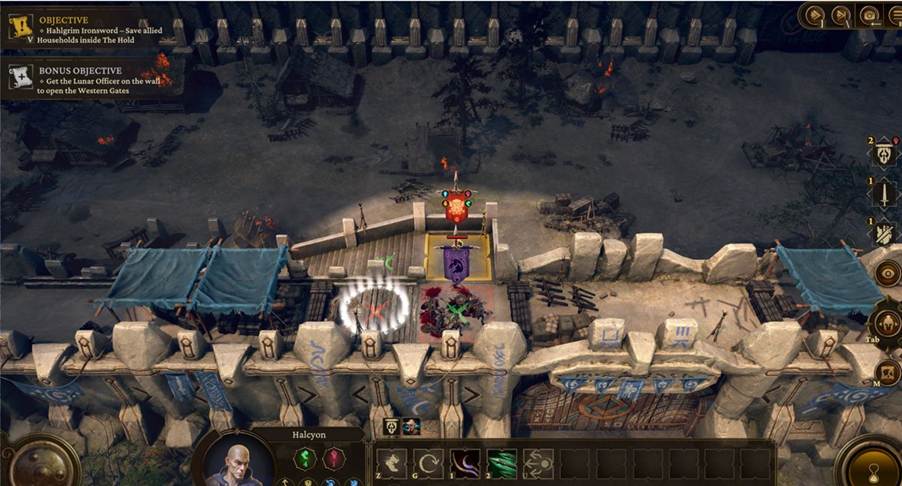Click the green rune gem by Halcyon
This screenshot has height=486, width=902.
click(x=305, y=459)
